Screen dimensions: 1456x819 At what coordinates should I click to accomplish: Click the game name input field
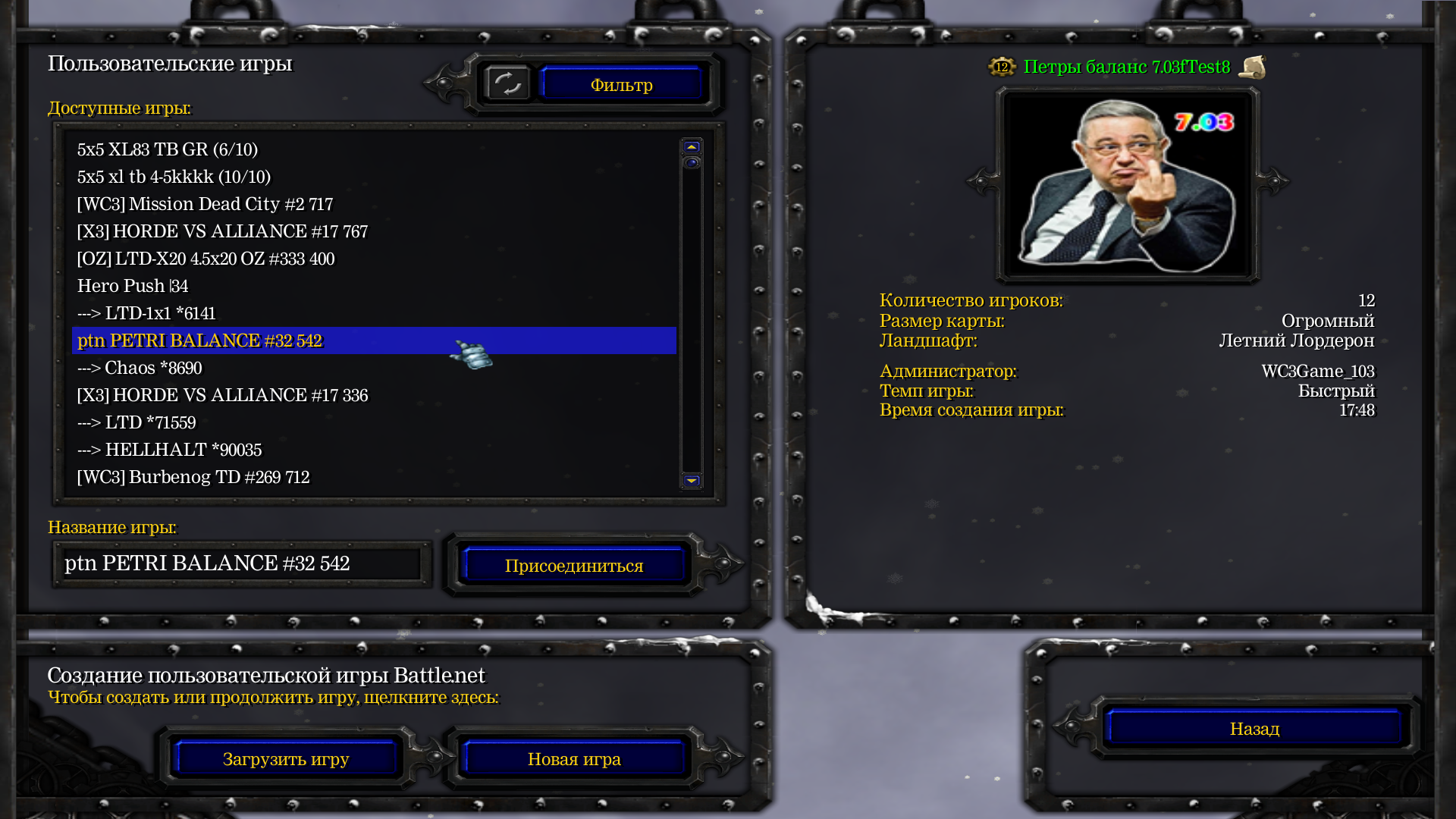tap(241, 563)
